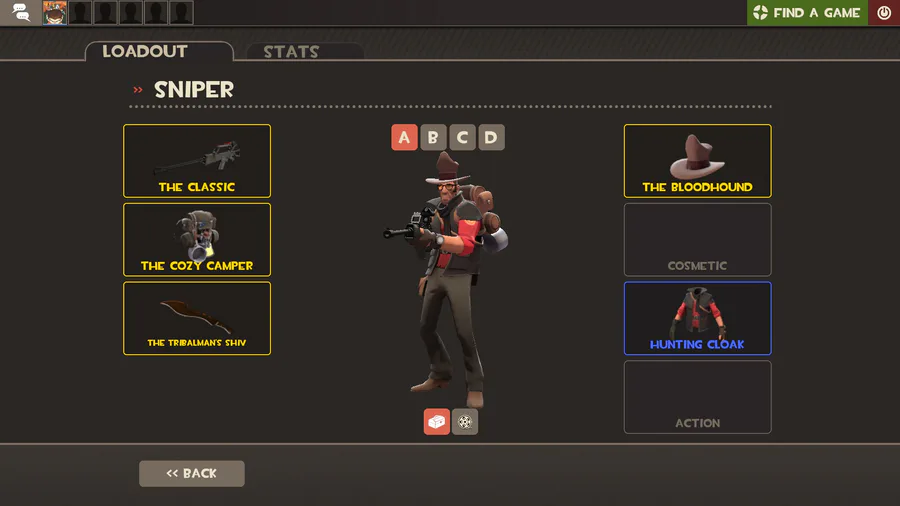The width and height of the screenshot is (900, 506).
Task: Choose loadout preset C
Action: (462, 138)
